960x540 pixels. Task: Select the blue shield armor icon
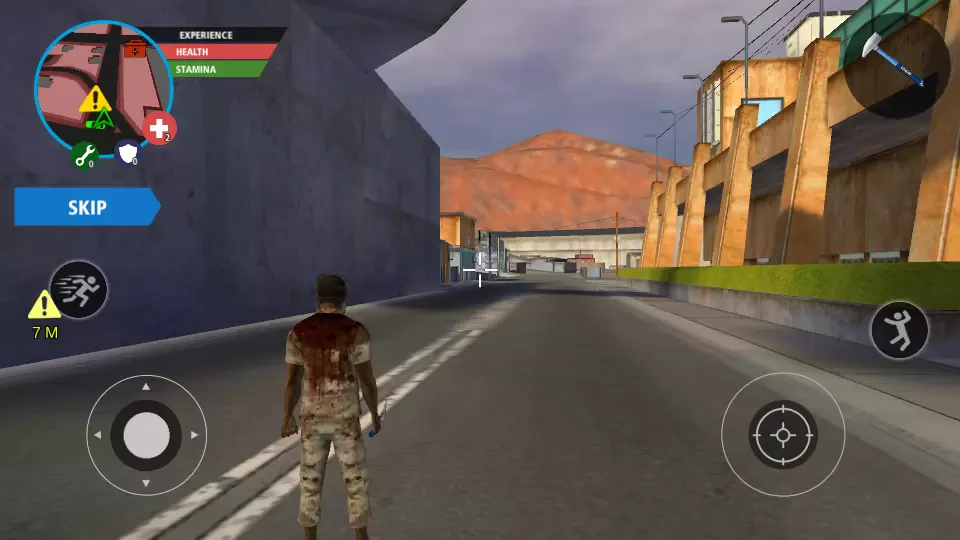pos(128,154)
